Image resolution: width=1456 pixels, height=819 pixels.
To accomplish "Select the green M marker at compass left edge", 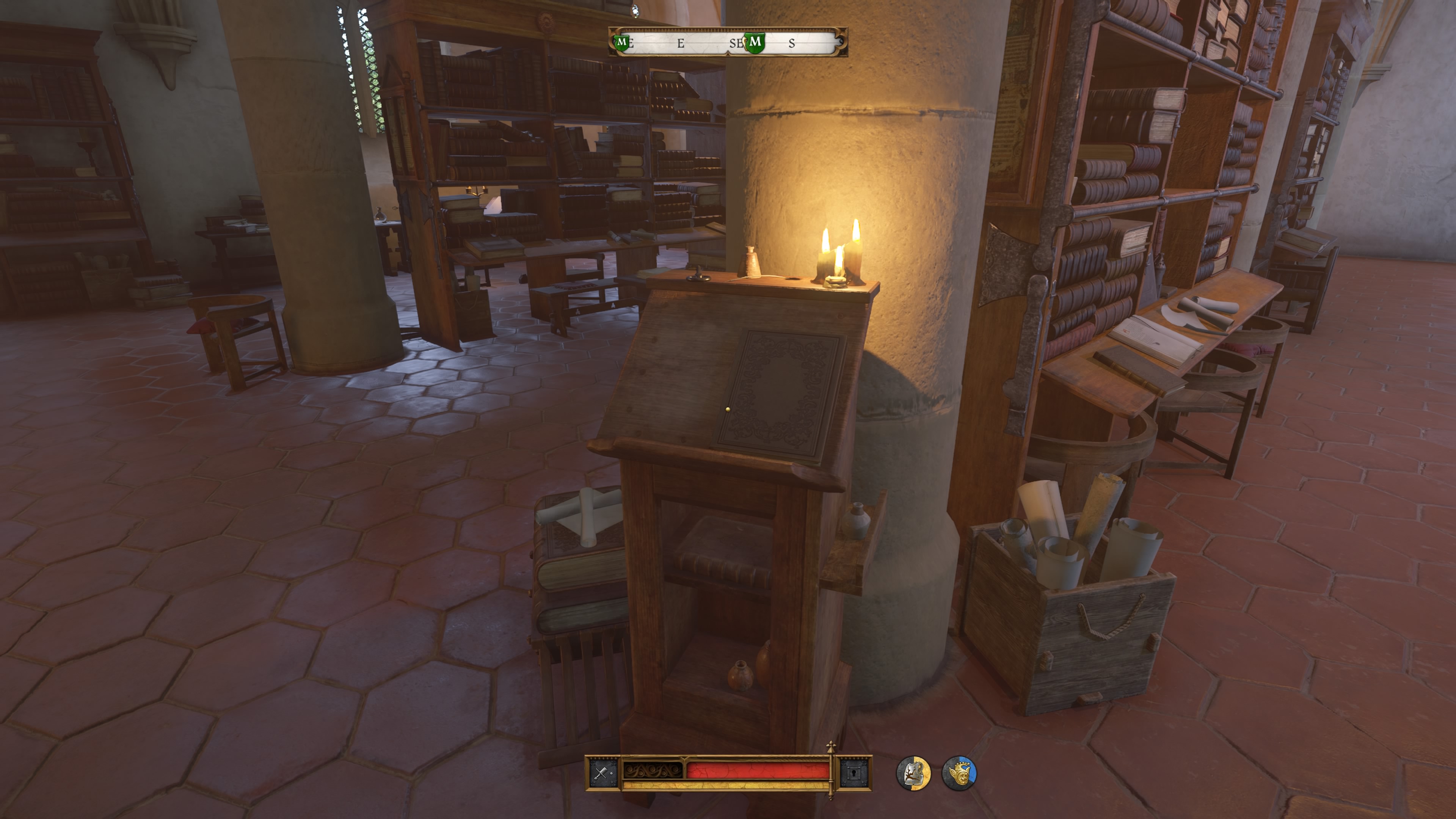I will [622, 42].
